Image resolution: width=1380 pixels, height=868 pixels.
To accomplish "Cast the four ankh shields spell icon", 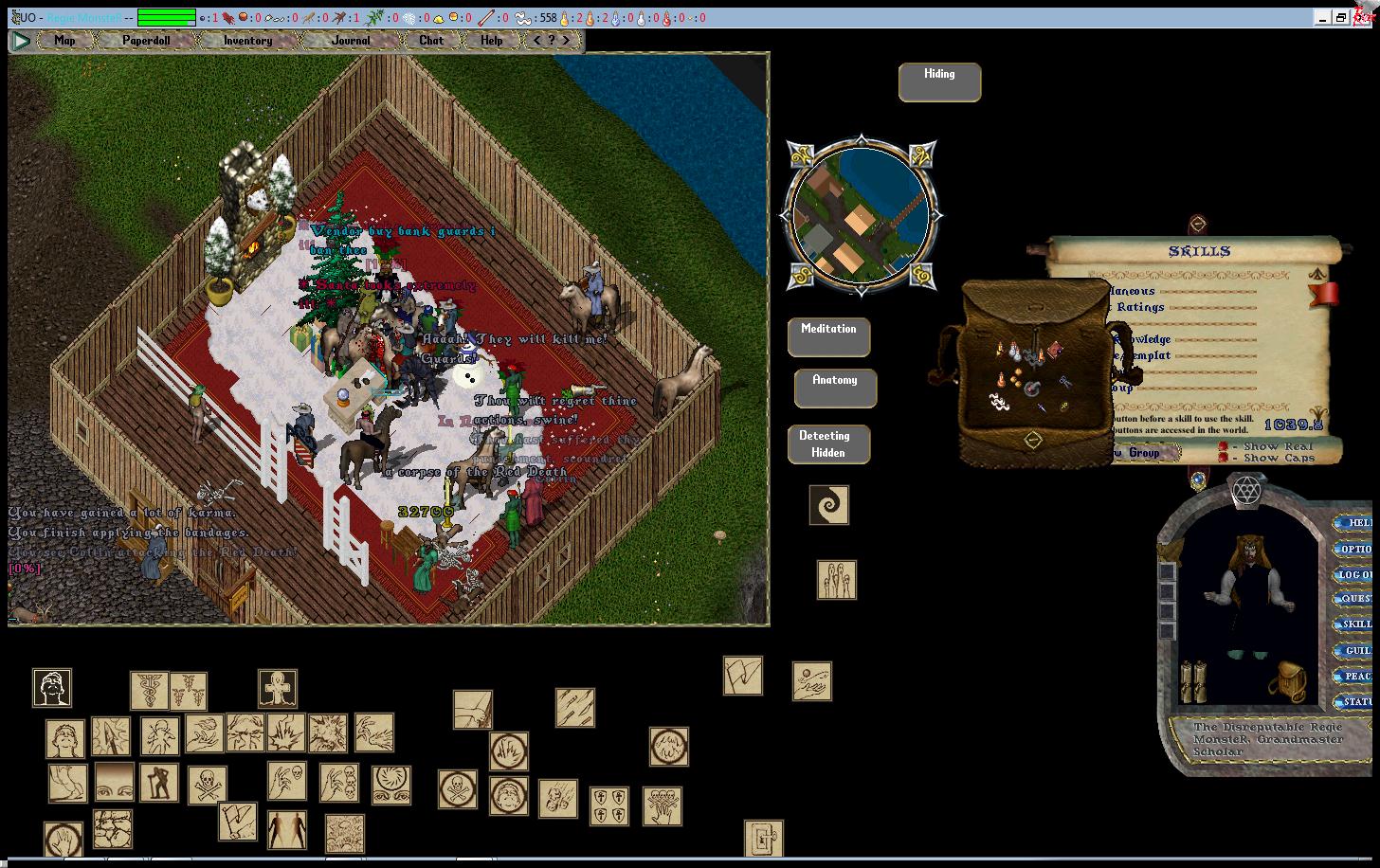I will point(608,805).
